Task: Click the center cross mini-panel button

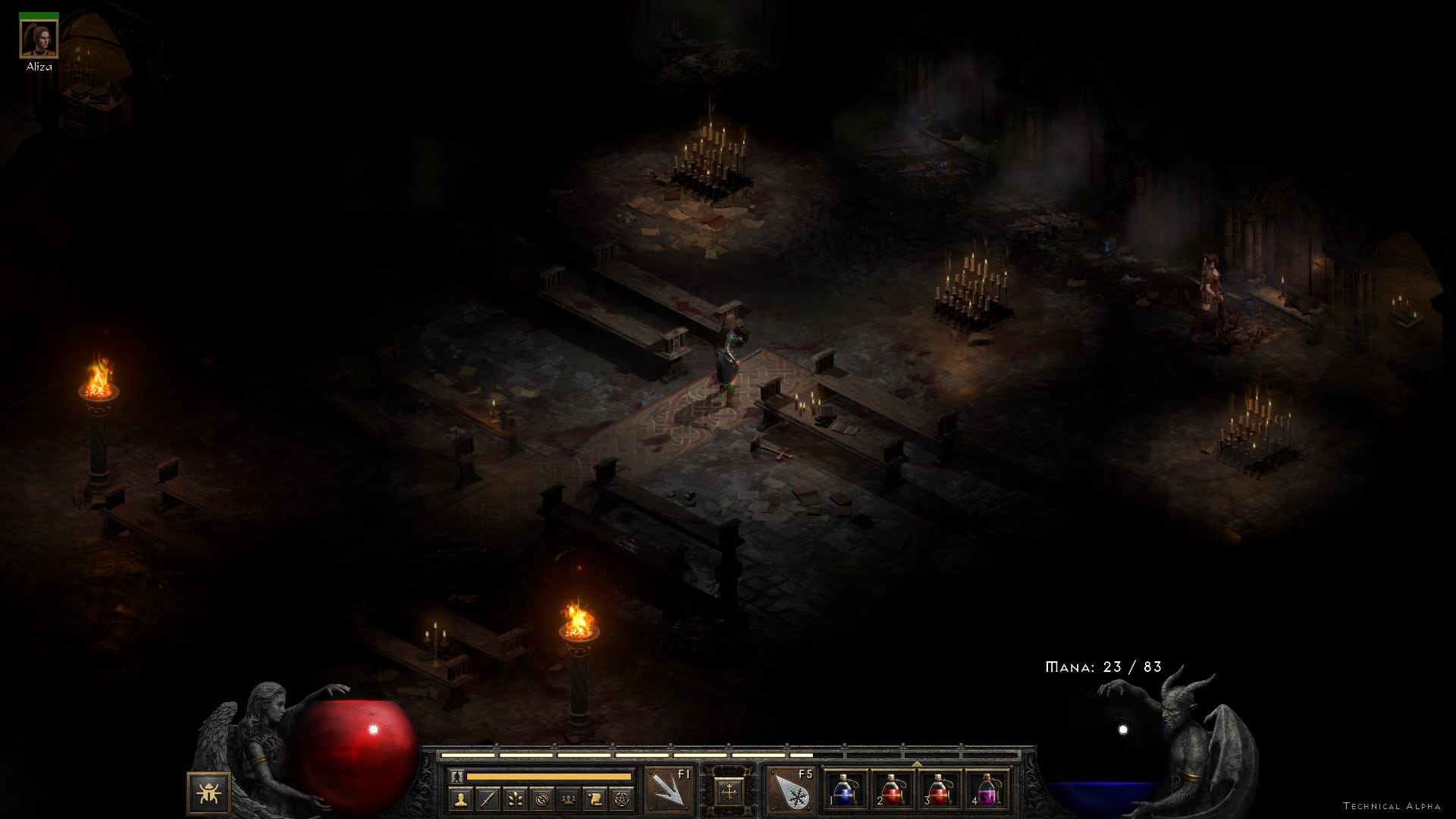Action: click(729, 792)
